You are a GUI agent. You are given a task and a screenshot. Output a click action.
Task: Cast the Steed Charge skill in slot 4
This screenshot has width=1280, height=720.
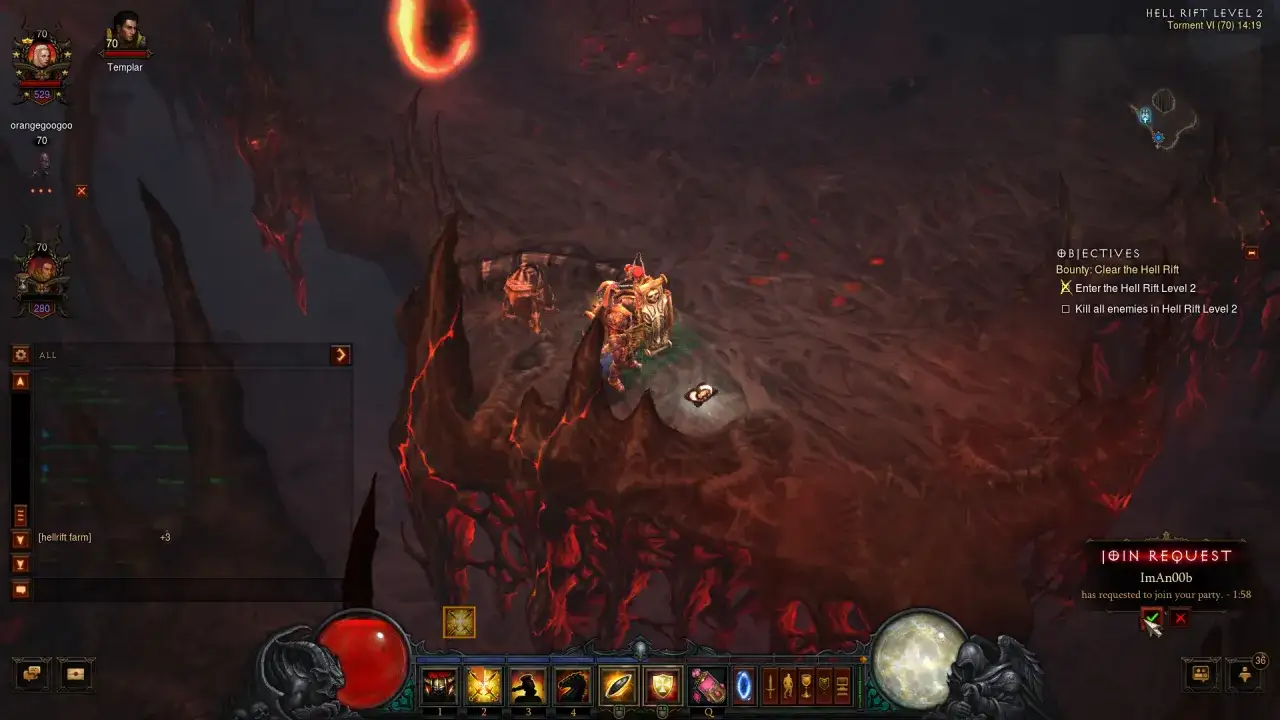(572, 686)
